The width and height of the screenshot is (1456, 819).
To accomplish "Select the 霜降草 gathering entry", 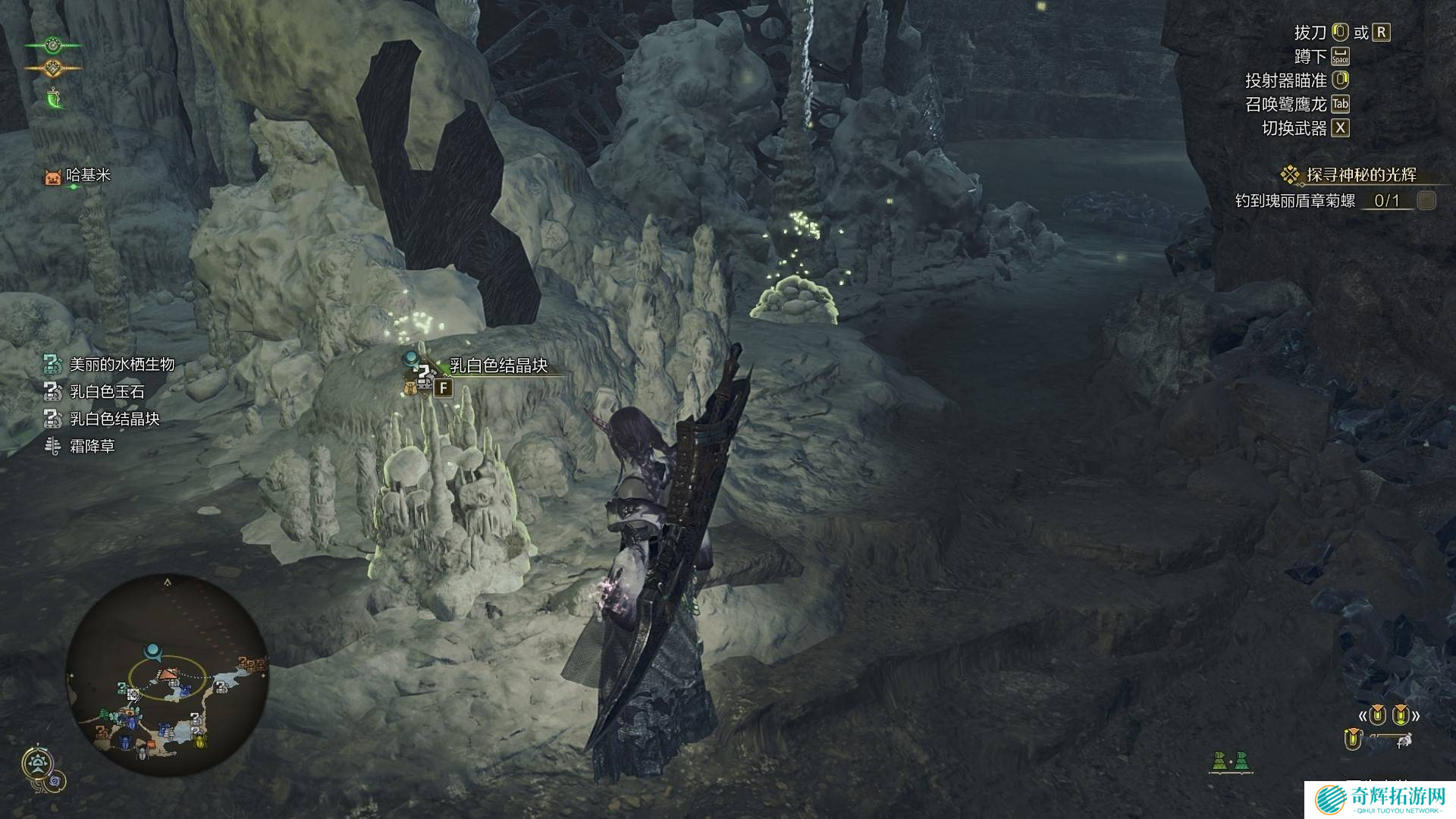I will coord(91,447).
